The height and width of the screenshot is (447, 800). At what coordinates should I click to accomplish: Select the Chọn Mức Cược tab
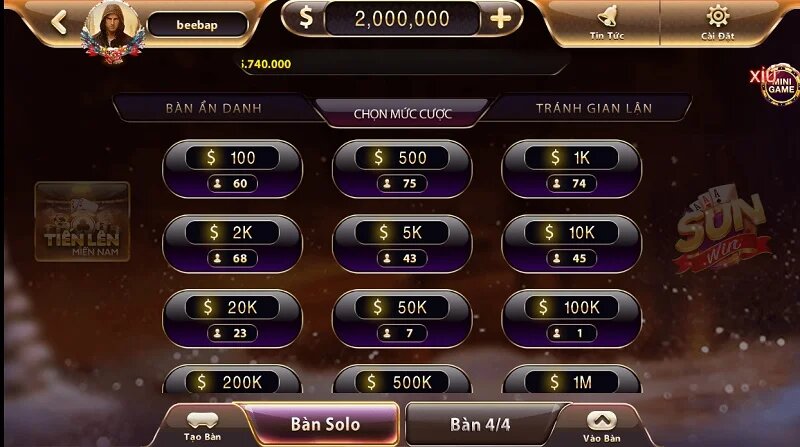(x=402, y=113)
